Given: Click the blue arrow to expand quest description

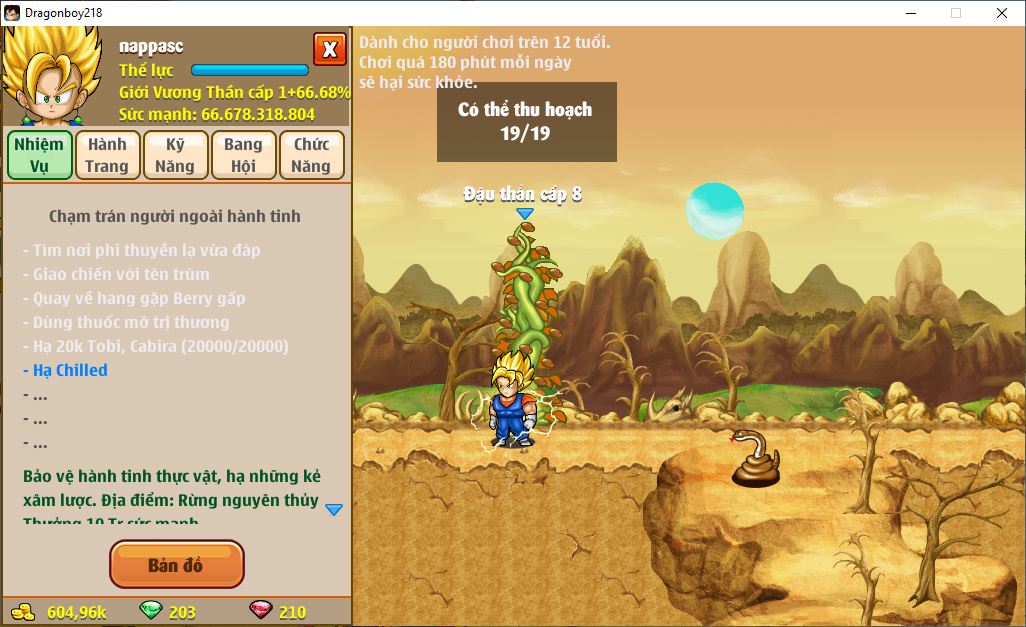Looking at the screenshot, I should point(334,509).
